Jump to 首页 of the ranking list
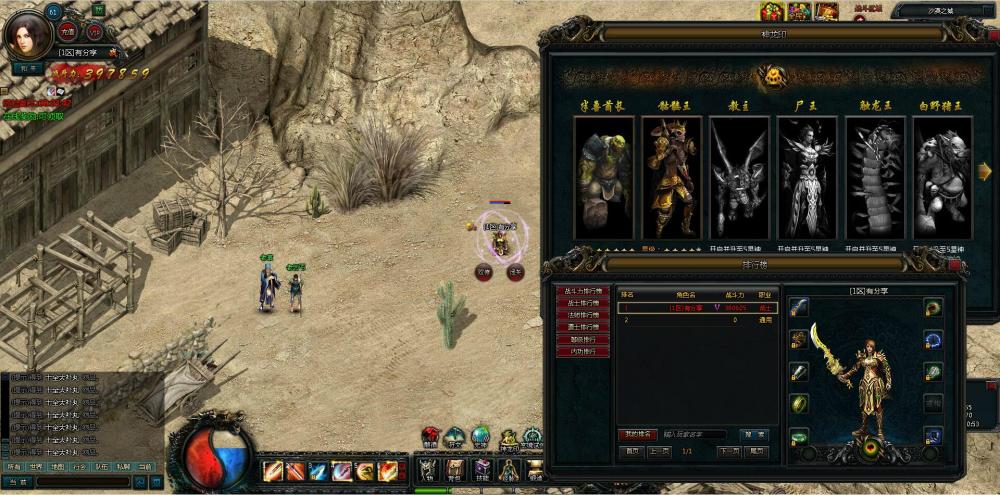 pyautogui.click(x=632, y=451)
